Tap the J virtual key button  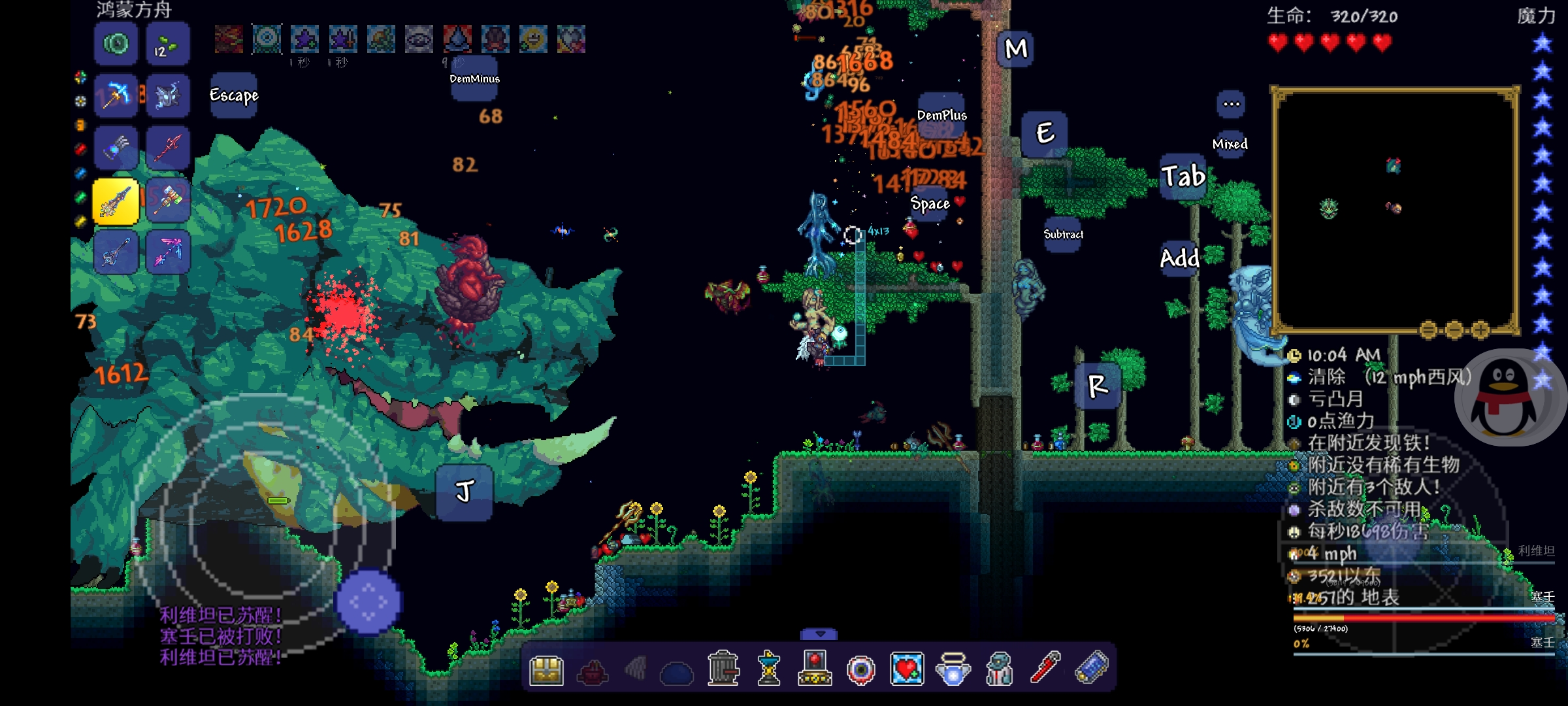(x=464, y=492)
